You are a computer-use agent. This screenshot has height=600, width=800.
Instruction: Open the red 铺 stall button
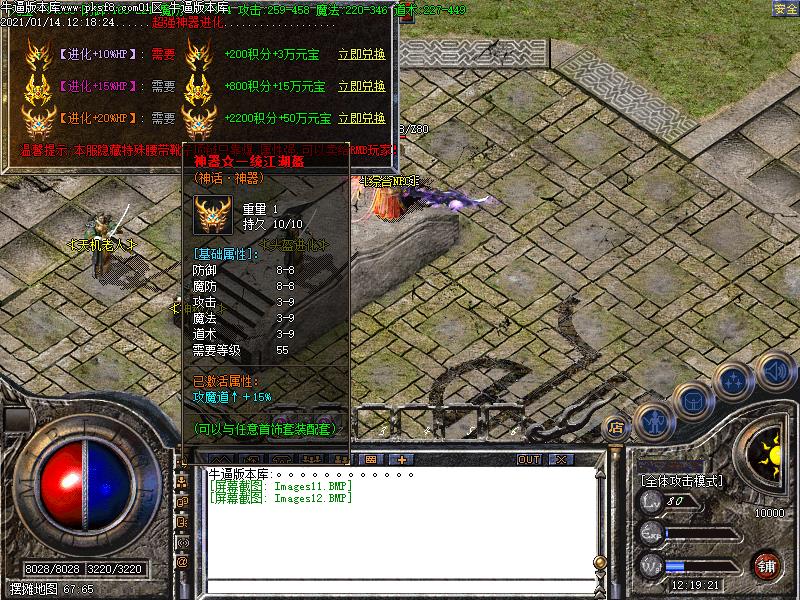click(767, 564)
